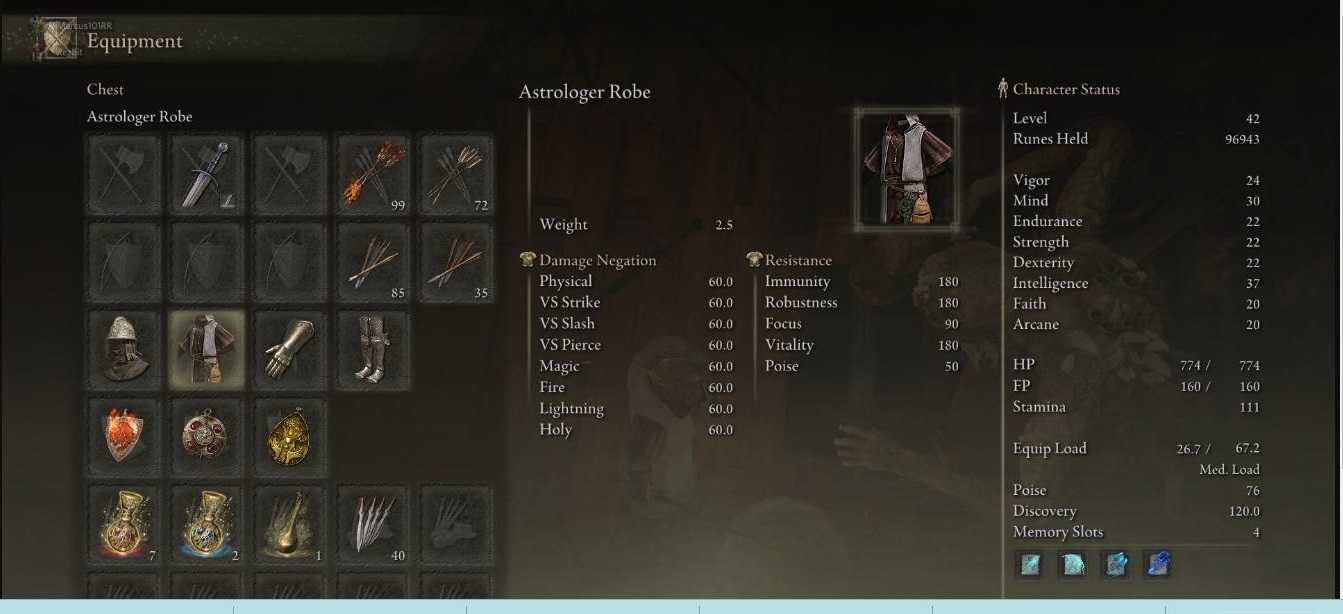Select the arrow slot holding 72 arrows
This screenshot has width=1343, height=614.
(456, 175)
